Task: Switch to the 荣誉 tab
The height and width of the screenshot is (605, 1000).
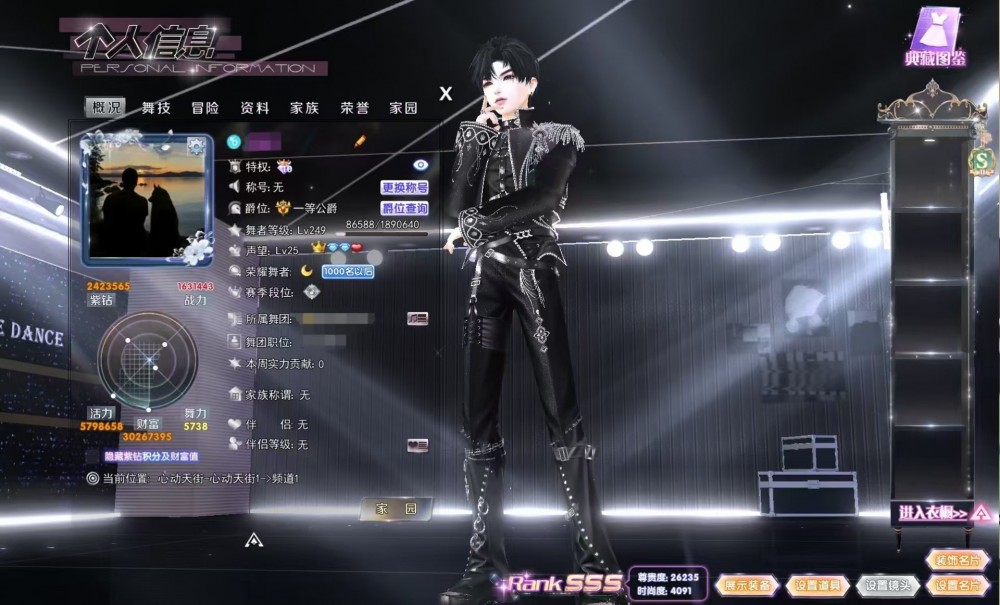Action: [355, 108]
